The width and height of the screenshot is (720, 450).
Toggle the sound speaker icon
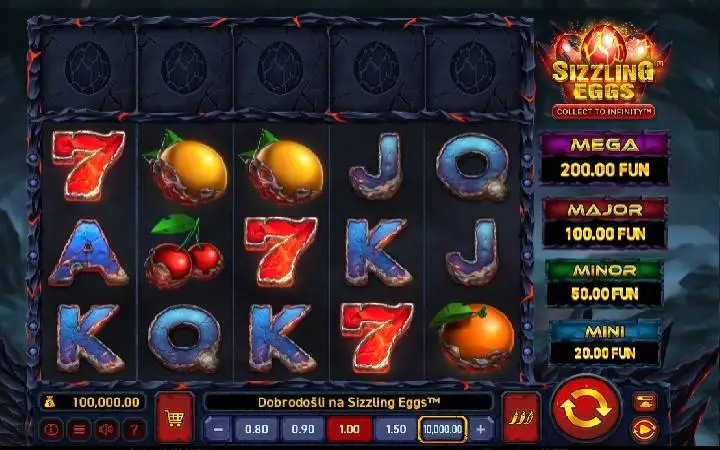coord(106,429)
